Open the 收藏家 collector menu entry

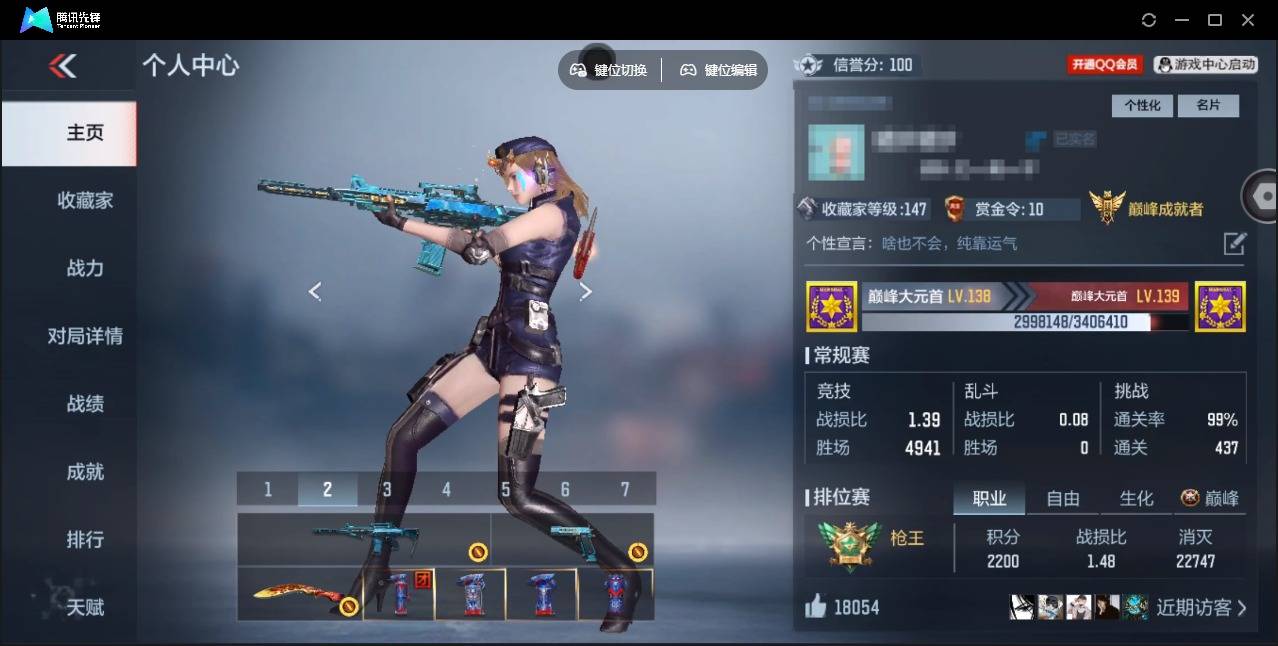pos(85,201)
